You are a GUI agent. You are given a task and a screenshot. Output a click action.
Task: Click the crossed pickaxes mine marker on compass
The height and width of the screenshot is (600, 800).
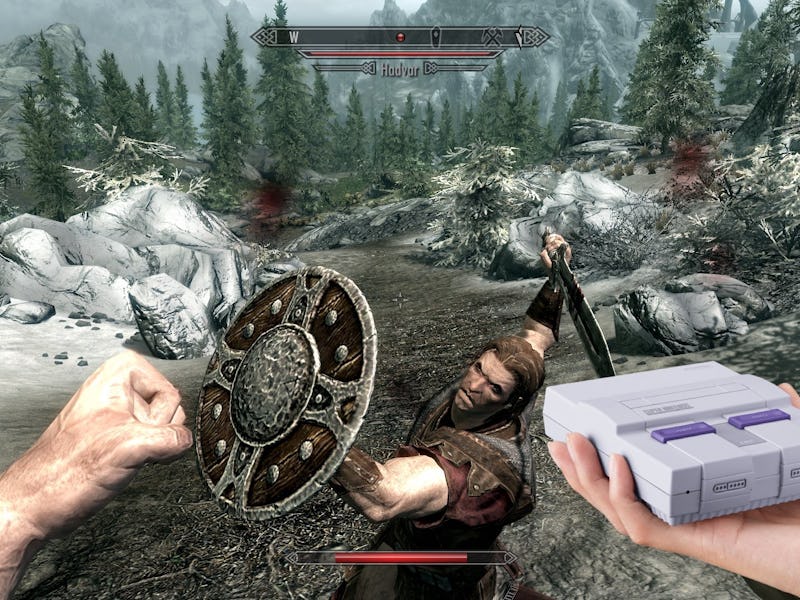pos(491,36)
